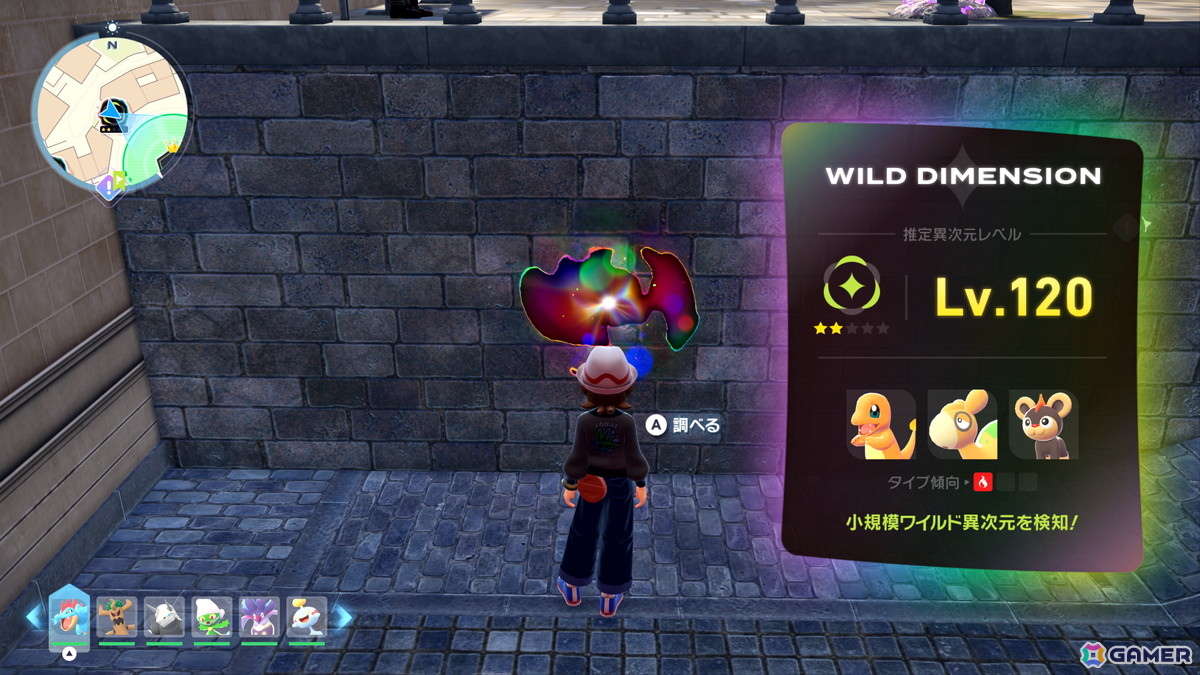Click the Fire type tendency icon

[982, 483]
